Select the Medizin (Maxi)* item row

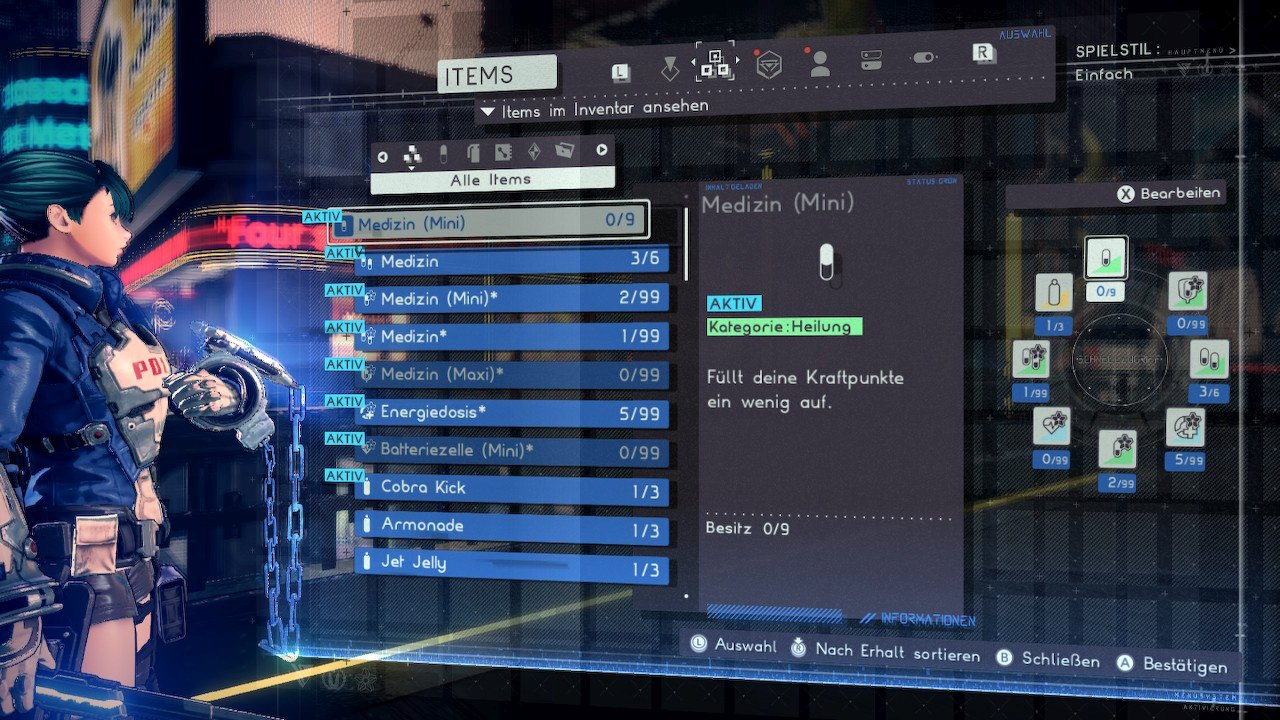(512, 374)
